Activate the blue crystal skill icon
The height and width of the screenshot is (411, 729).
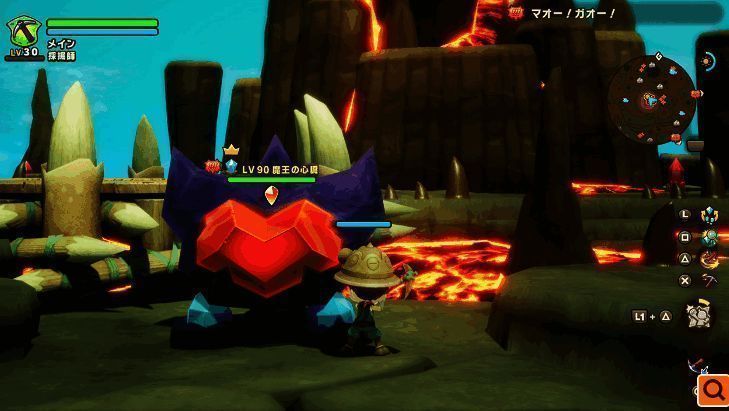pyautogui.click(x=709, y=214)
